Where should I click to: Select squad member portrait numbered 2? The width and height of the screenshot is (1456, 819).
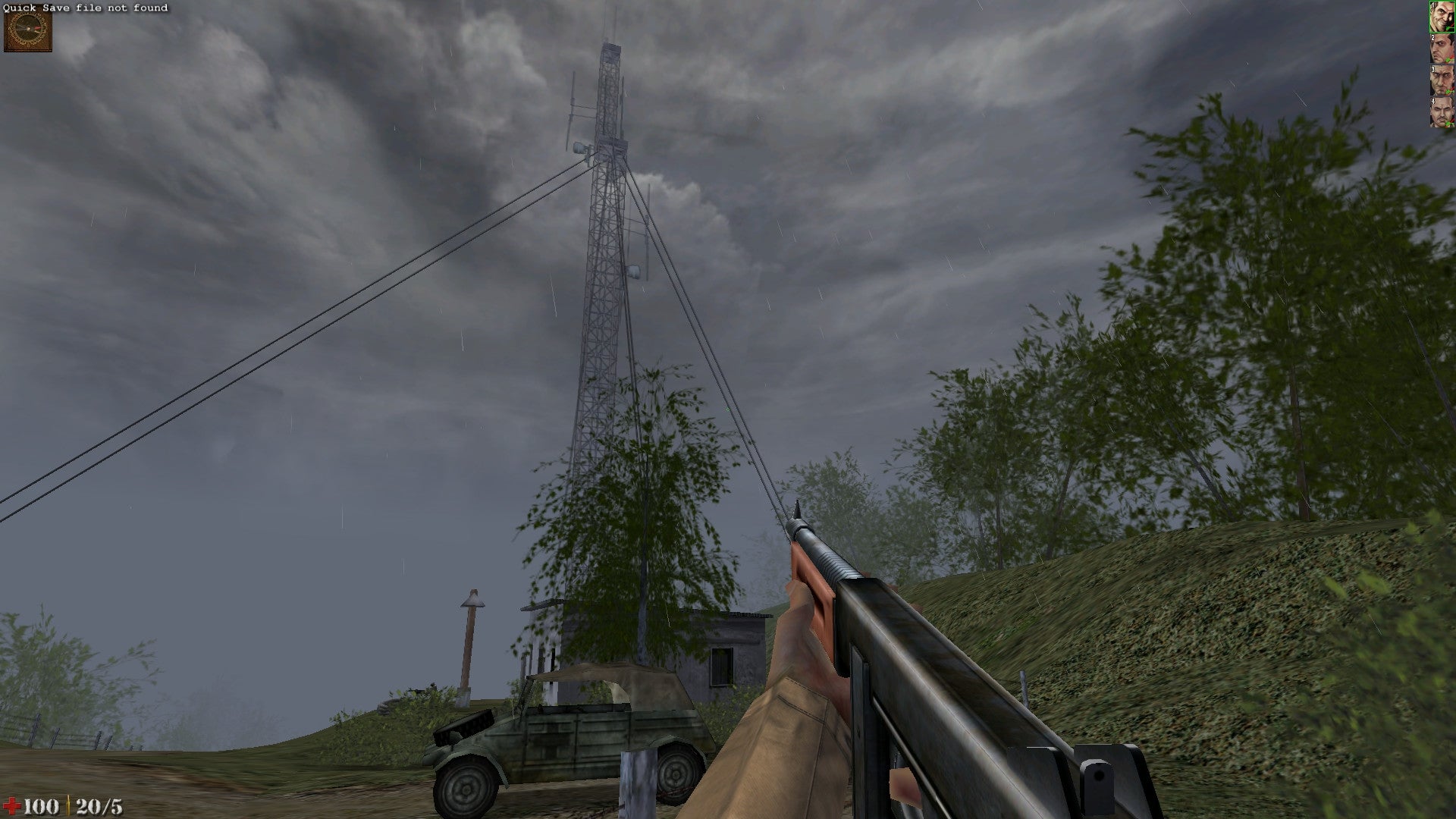[1441, 49]
